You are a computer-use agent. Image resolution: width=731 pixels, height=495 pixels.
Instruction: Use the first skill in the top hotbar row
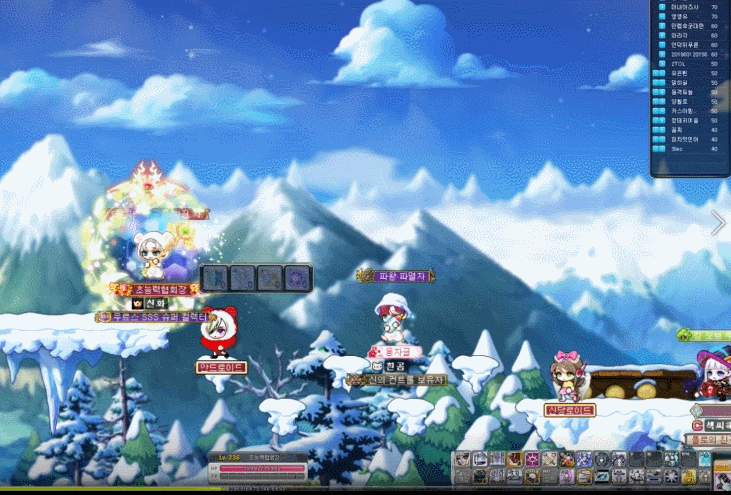[x=463, y=459]
